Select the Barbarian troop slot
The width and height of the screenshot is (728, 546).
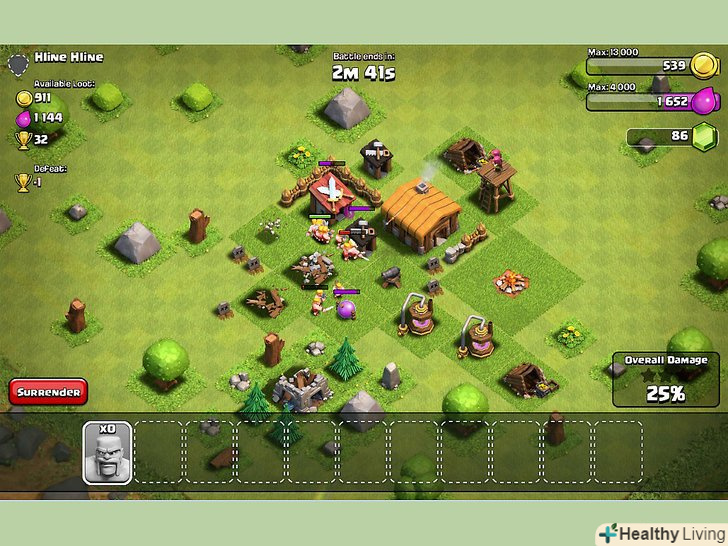(x=107, y=453)
